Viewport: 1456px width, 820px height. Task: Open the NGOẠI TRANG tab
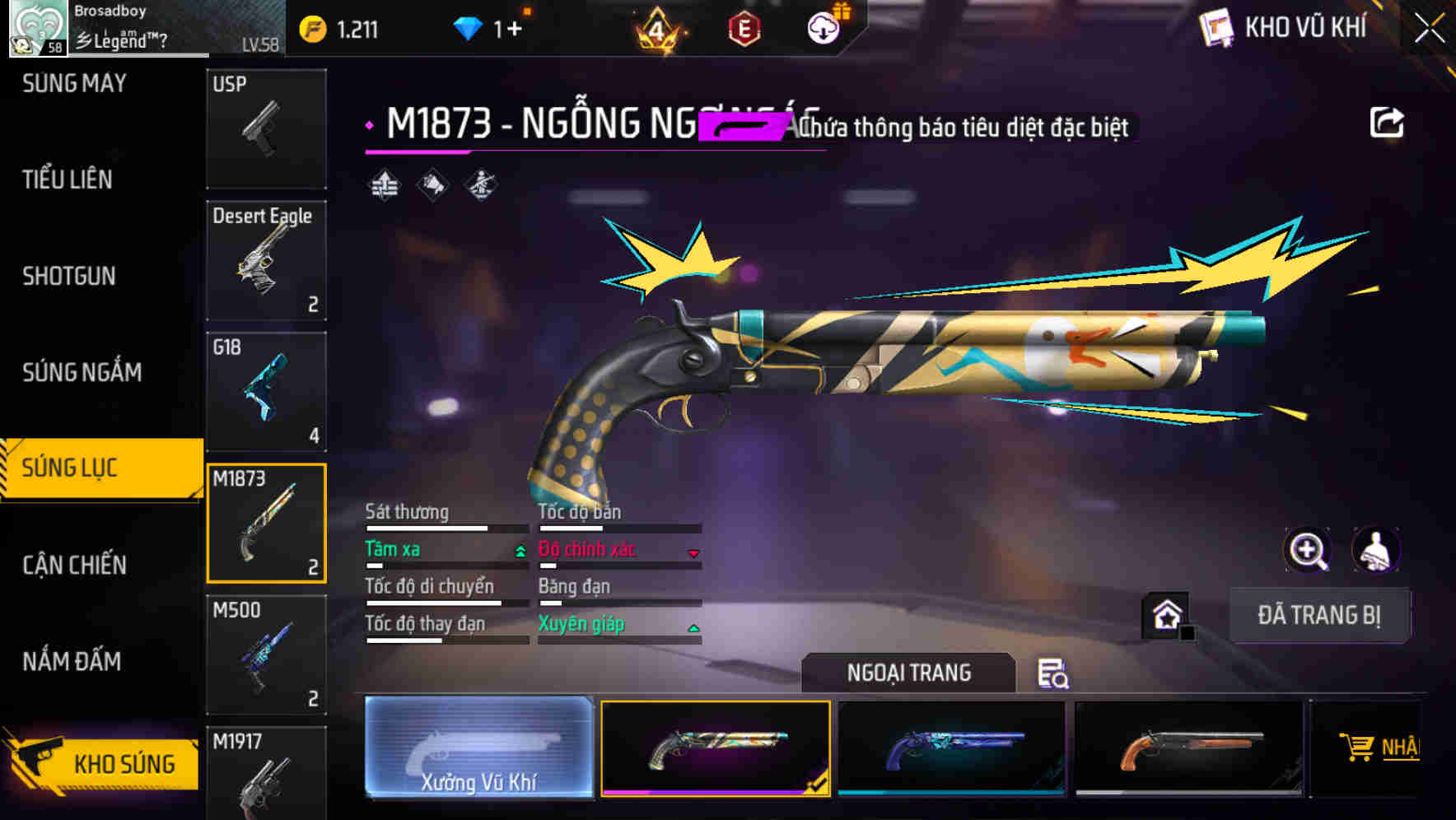coord(908,672)
